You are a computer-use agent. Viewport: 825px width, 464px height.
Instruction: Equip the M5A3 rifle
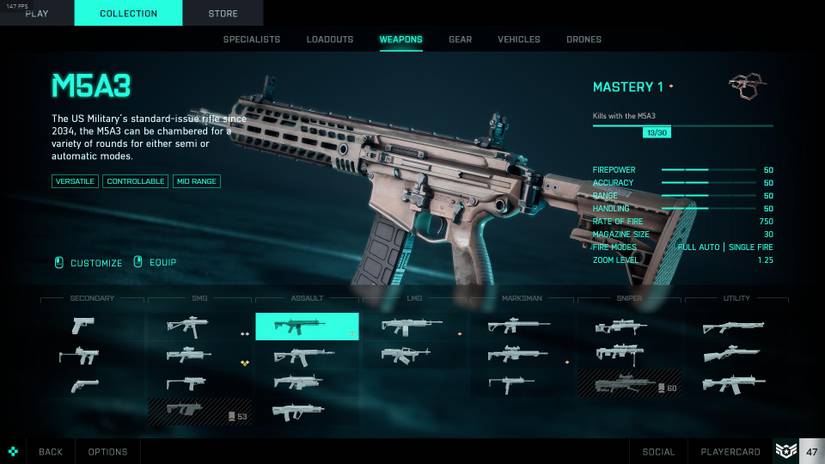click(155, 263)
